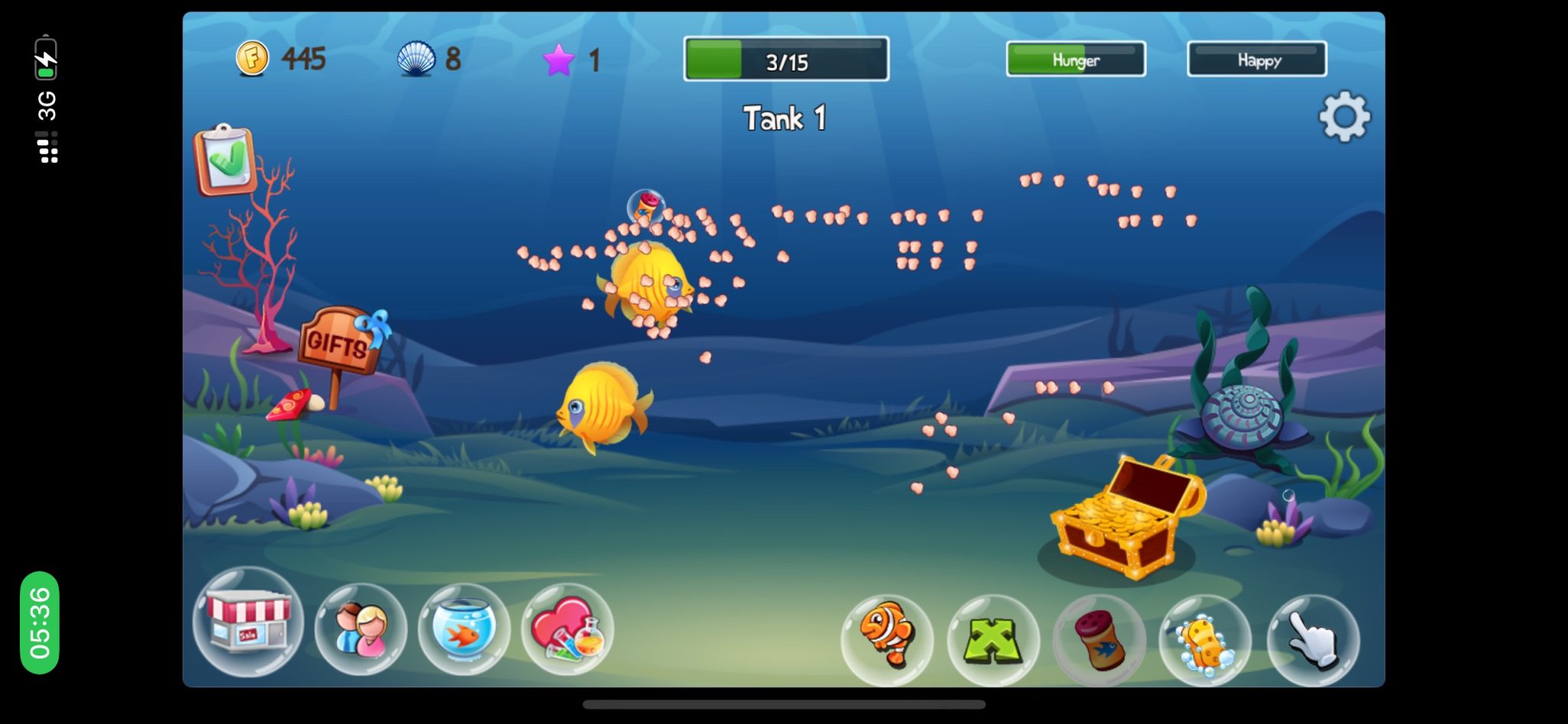This screenshot has height=724, width=1568.
Task: Click the Fishcoin balance icon
Action: tap(254, 59)
